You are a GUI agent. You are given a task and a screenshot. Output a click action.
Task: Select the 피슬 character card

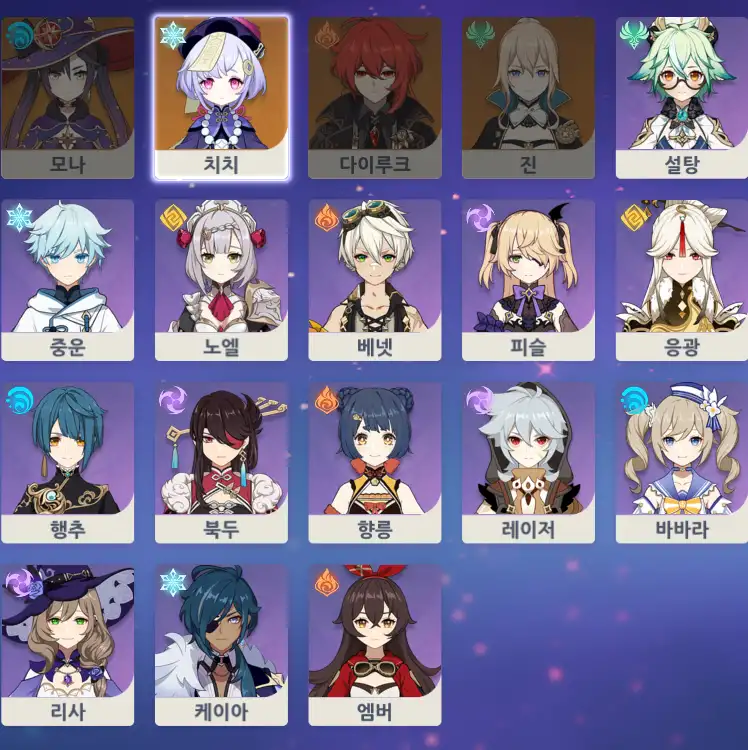click(528, 280)
